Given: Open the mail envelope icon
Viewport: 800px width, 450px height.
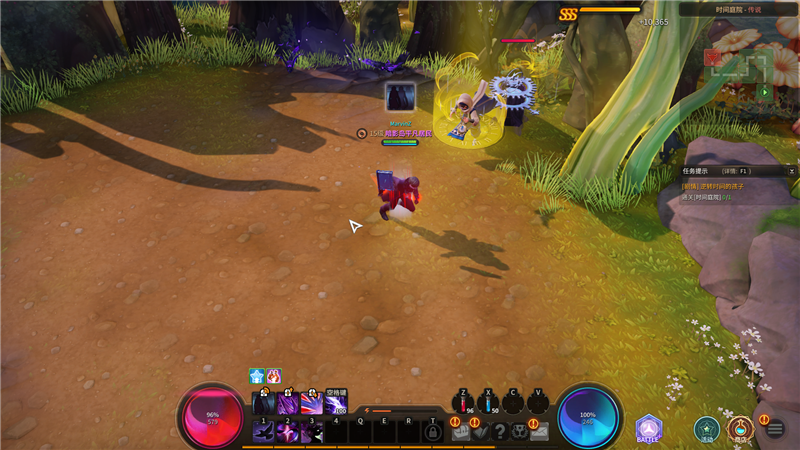Looking at the screenshot, I should click(x=540, y=431).
